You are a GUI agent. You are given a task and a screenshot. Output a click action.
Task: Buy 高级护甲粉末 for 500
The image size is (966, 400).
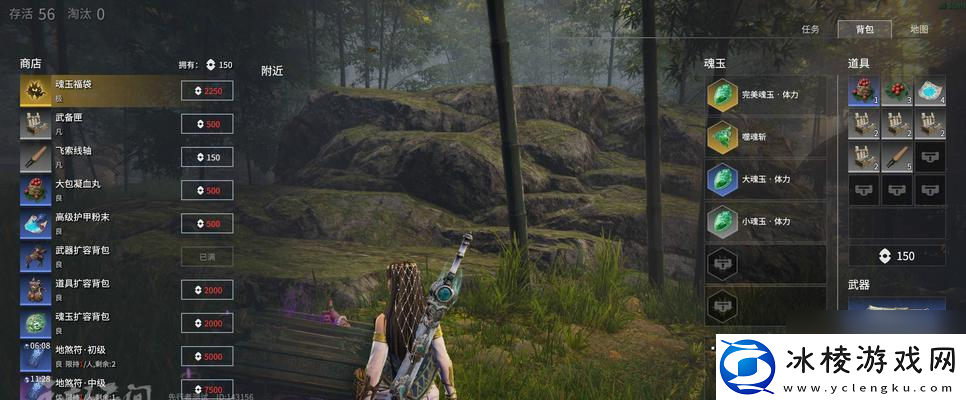207,223
